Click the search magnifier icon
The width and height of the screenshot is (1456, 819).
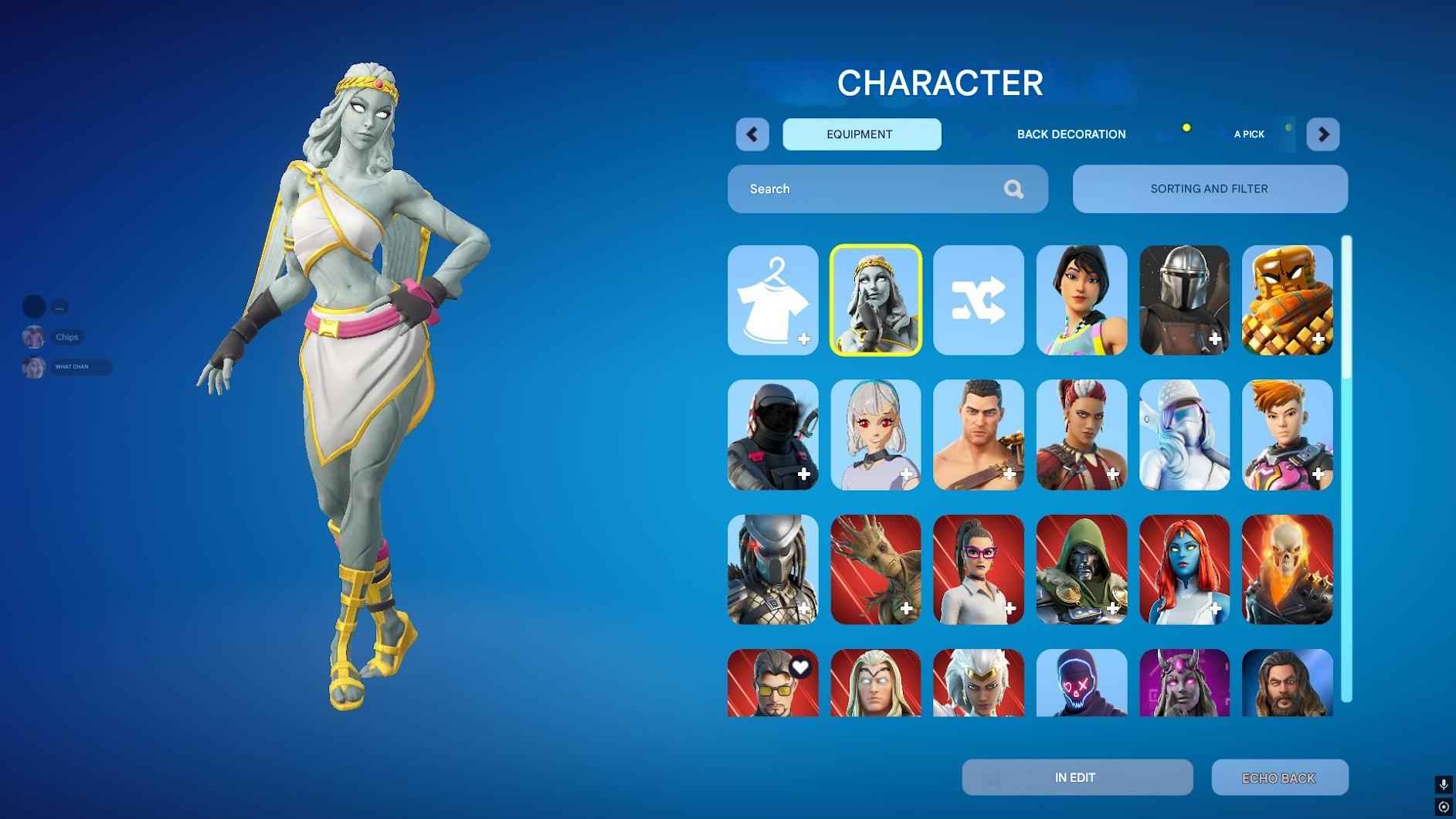(1013, 189)
